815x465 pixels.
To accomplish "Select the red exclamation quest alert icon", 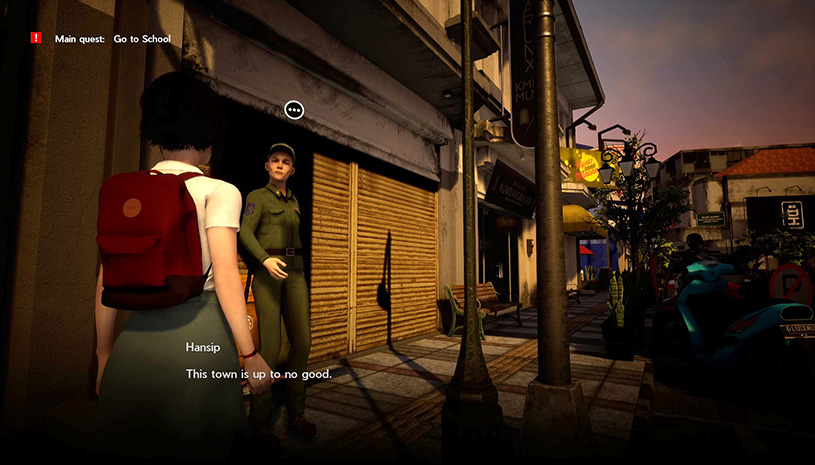I will pyautogui.click(x=36, y=38).
